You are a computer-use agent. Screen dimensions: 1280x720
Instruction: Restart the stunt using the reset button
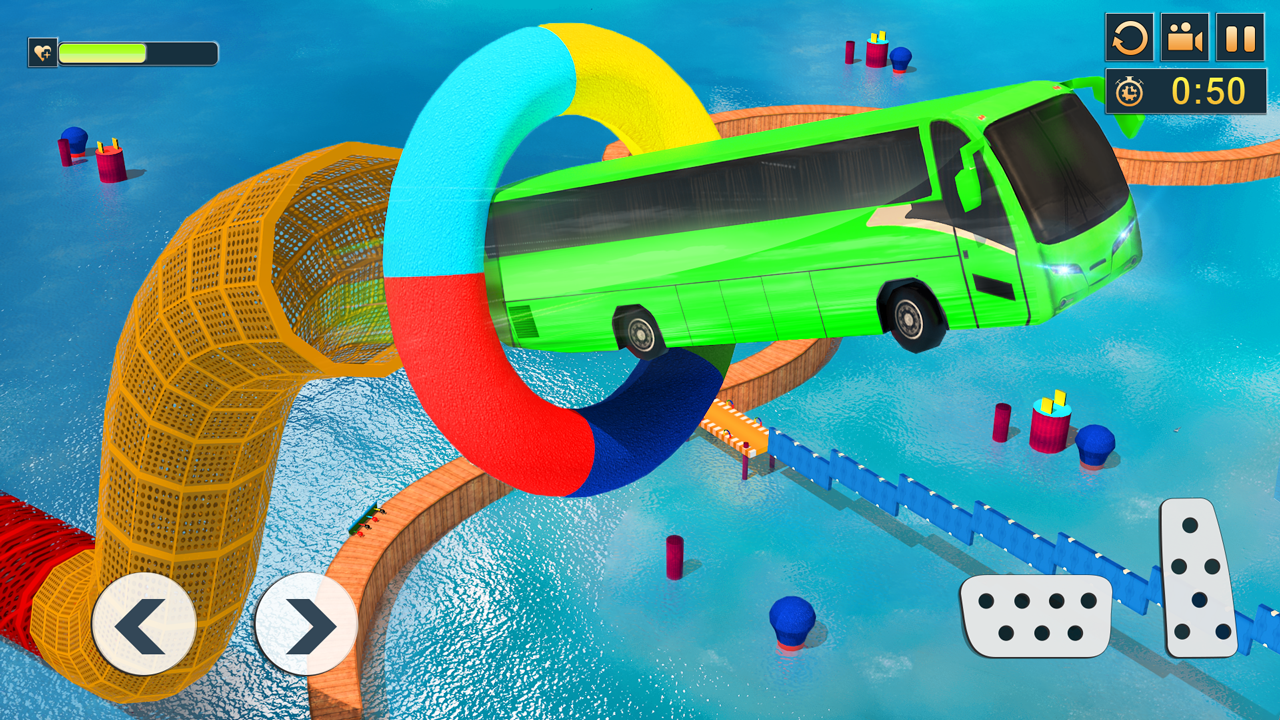(1130, 38)
